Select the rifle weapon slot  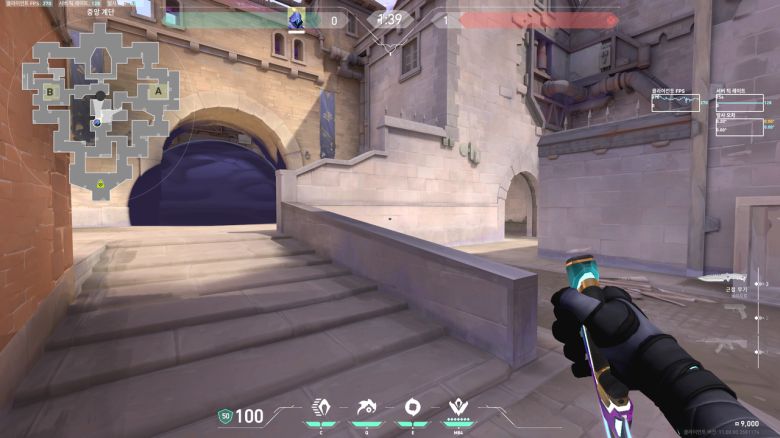(726, 345)
